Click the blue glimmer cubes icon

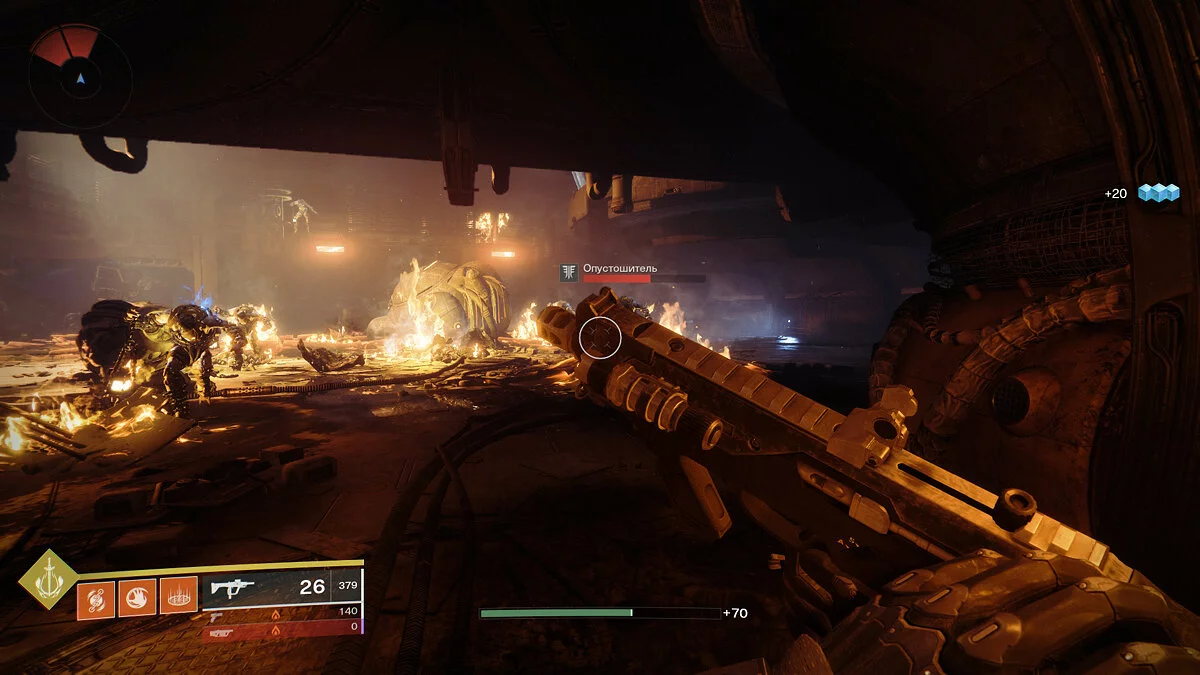pos(1158,193)
